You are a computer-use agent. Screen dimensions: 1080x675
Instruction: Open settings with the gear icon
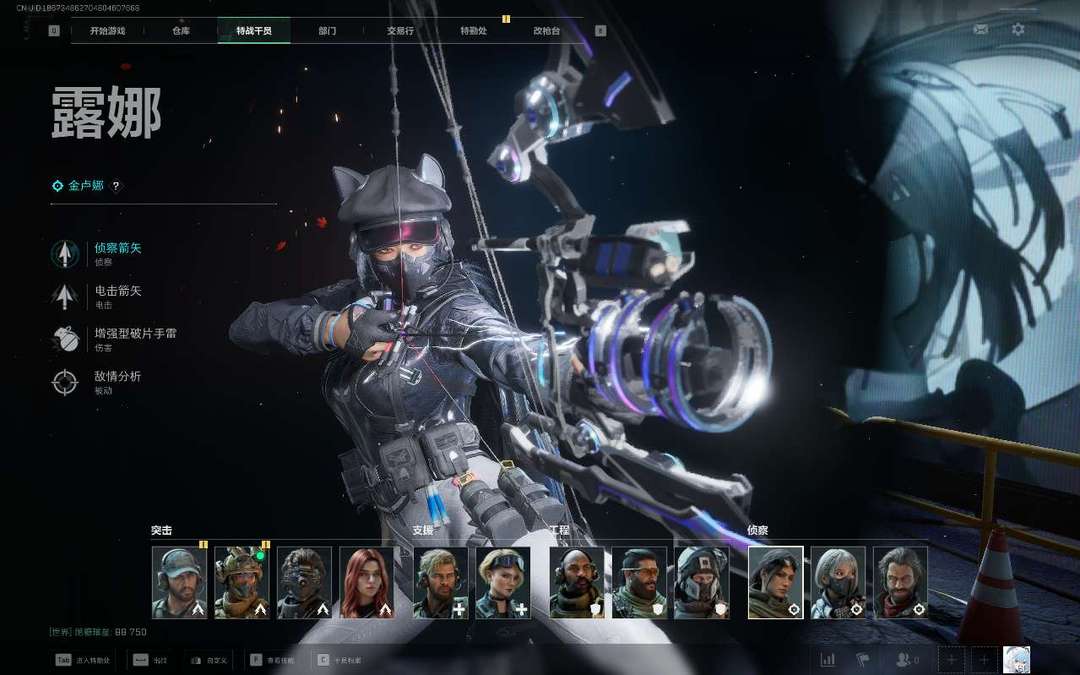coord(1018,30)
